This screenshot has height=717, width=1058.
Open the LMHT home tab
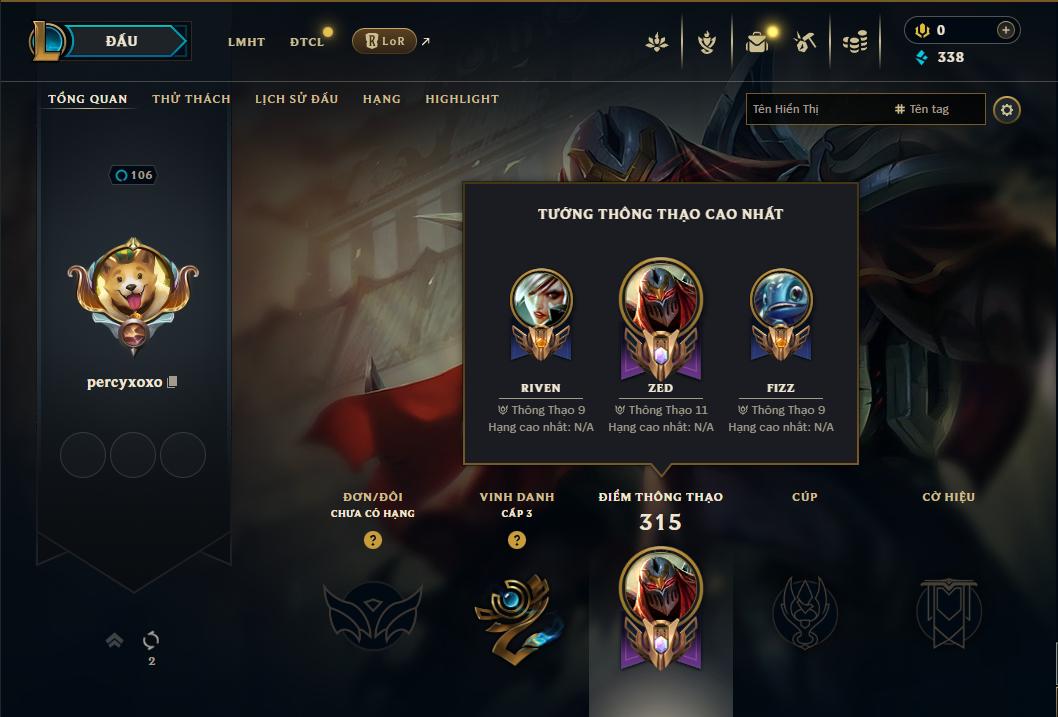tap(246, 42)
